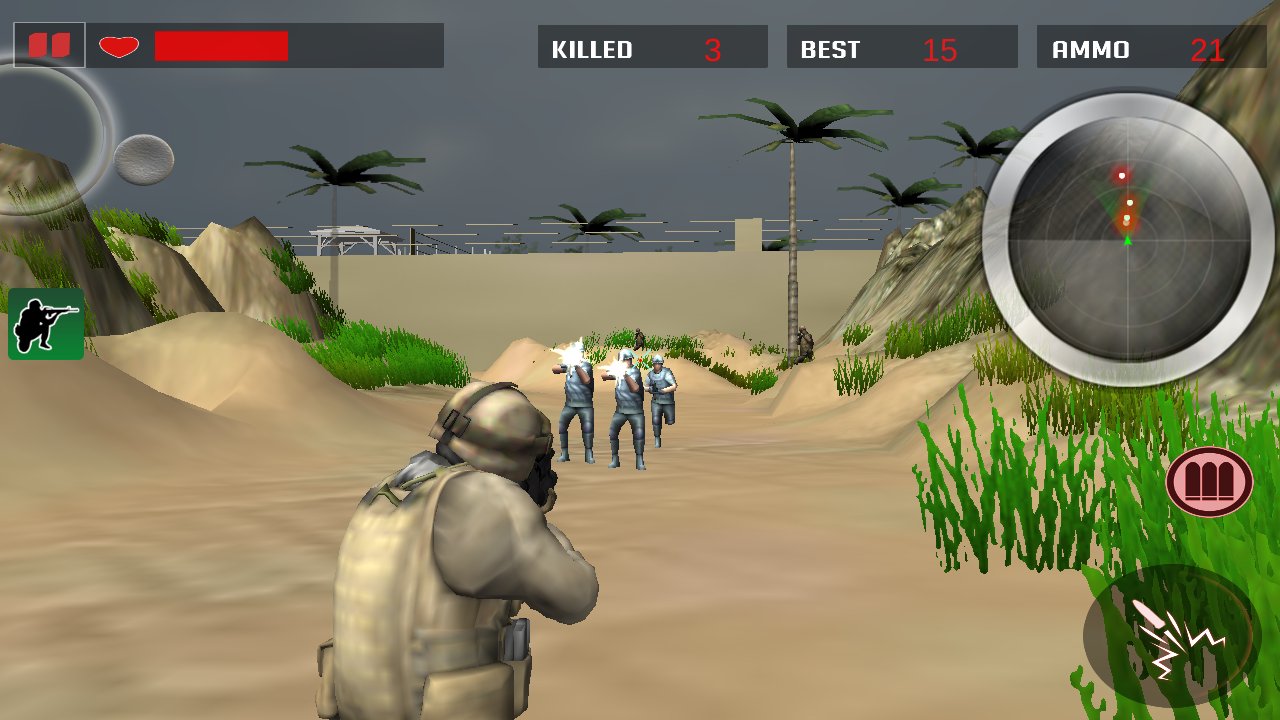Screen dimensions: 1280x720
Task: Tap the heart health icon
Action: pyautogui.click(x=117, y=44)
